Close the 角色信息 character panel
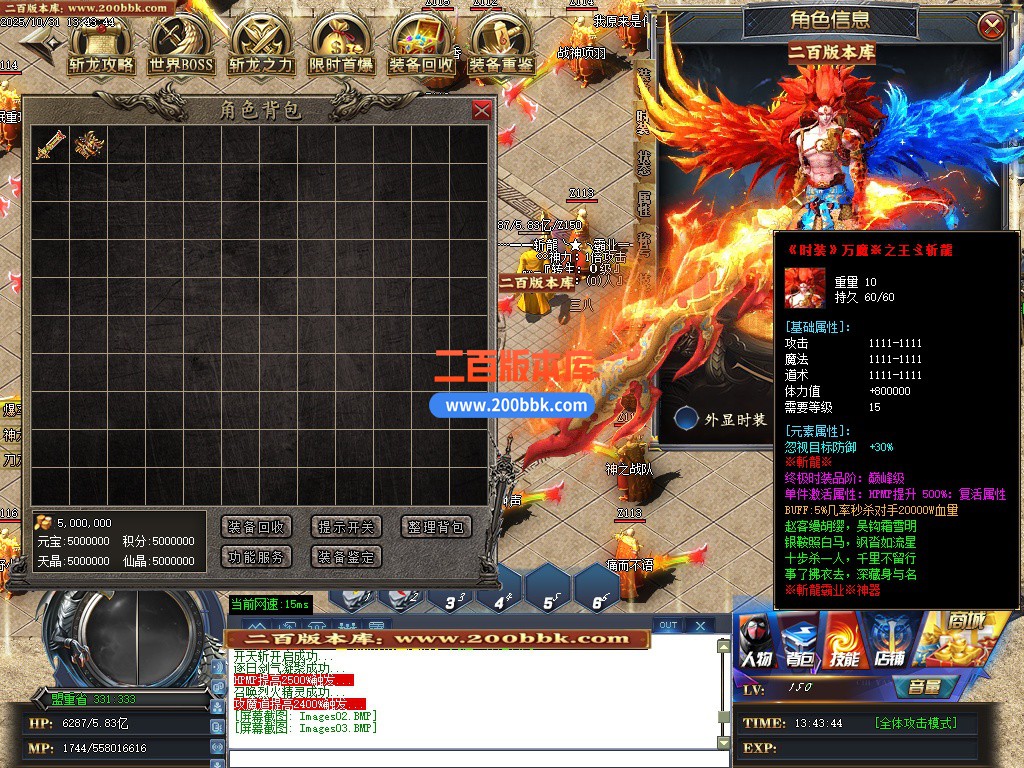Viewport: 1024px width, 768px height. 991,25
